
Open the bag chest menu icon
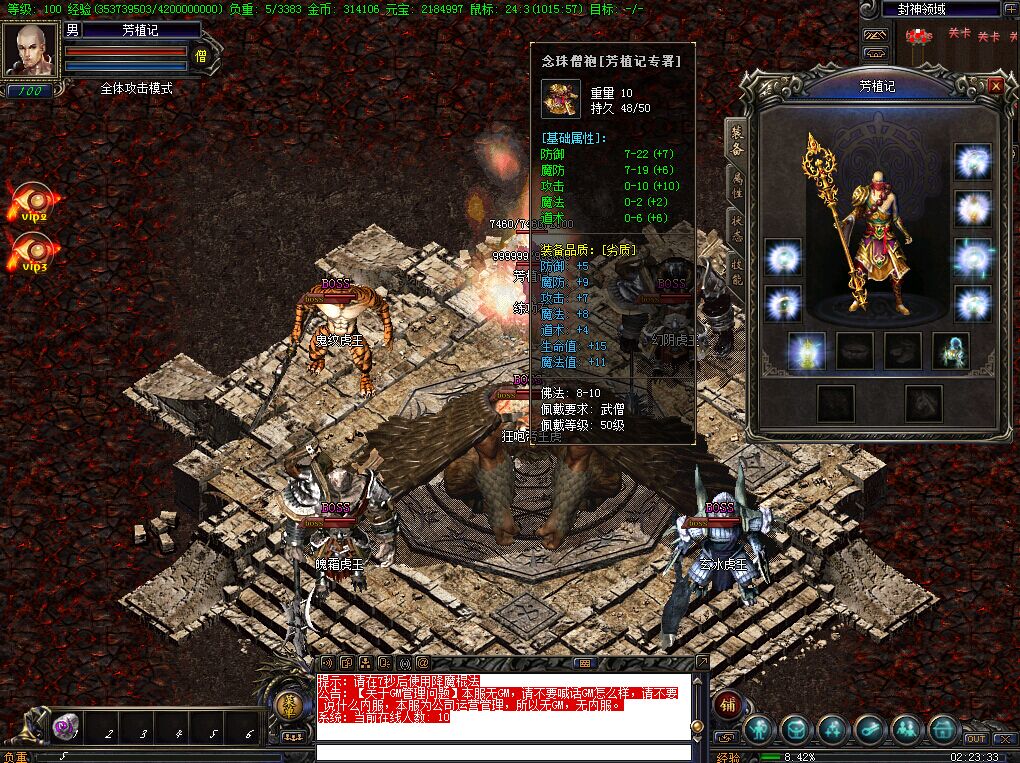795,729
